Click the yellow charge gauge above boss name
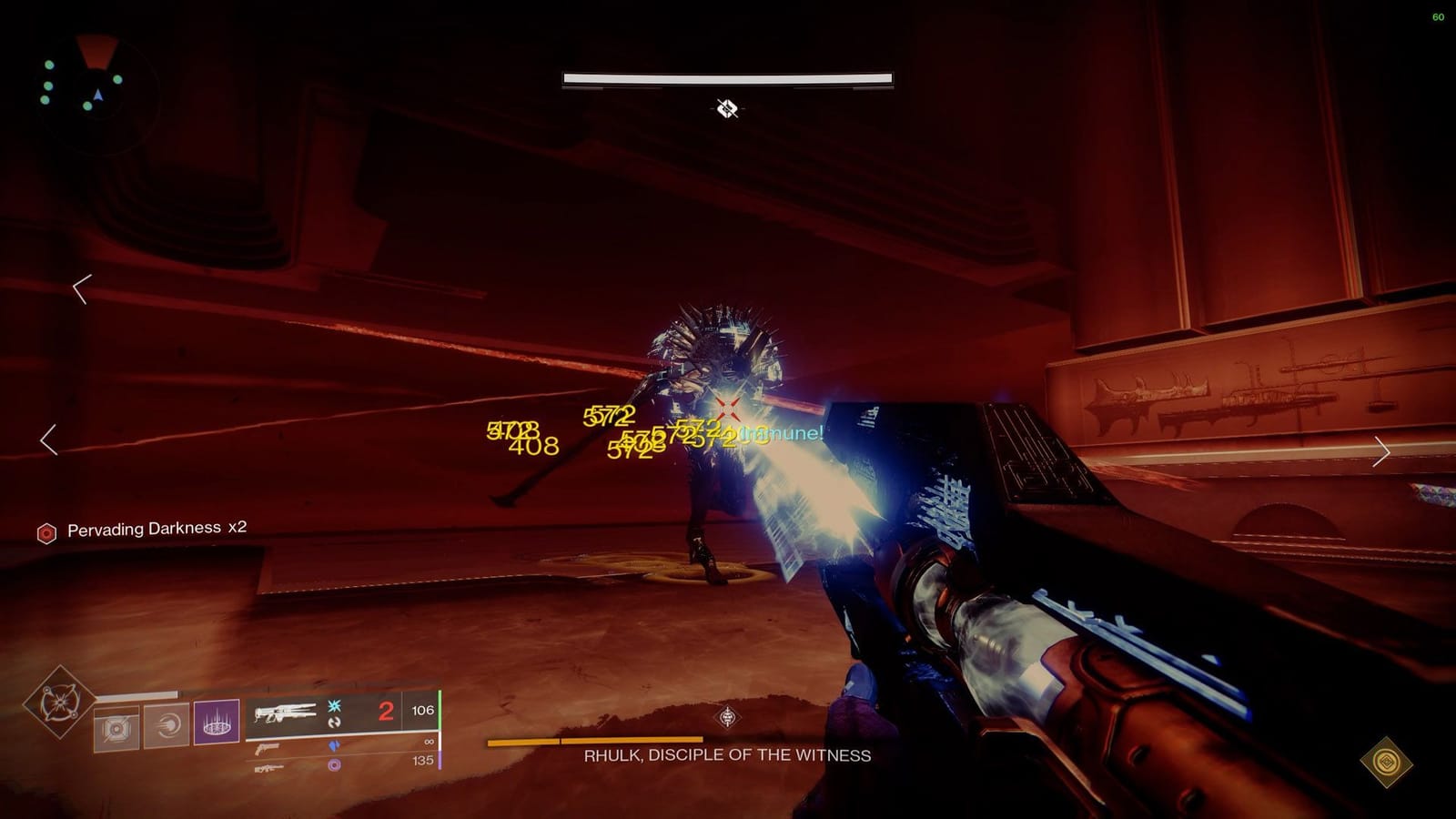This screenshot has height=819, width=1456. pyautogui.click(x=596, y=741)
